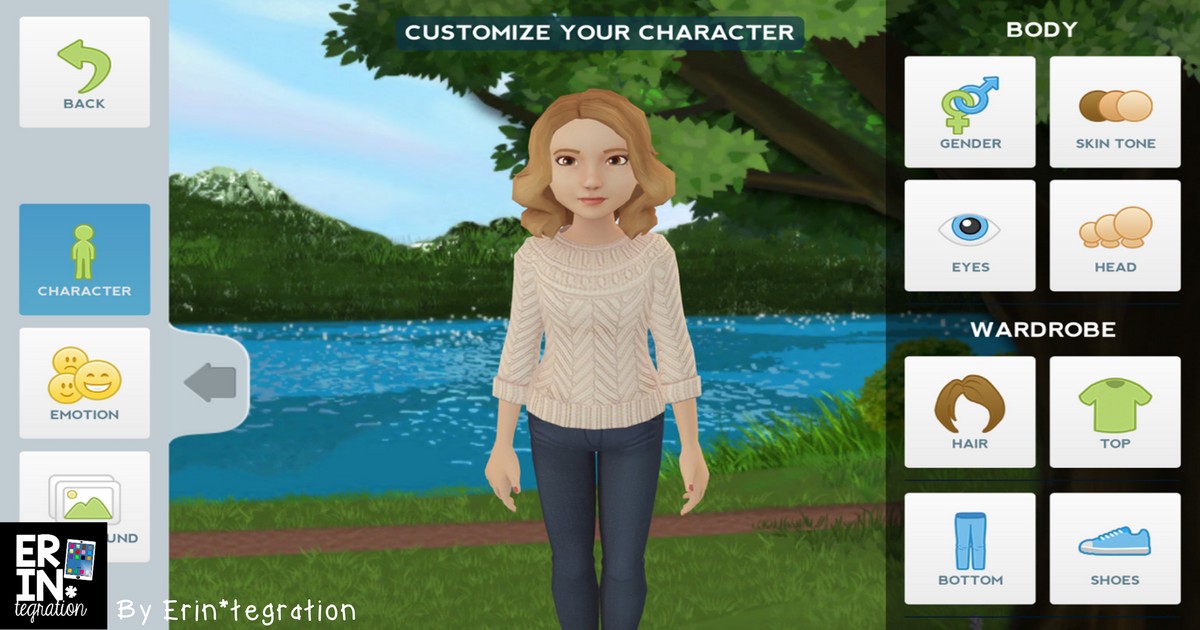Change the character's Eyes
This screenshot has height=630, width=1200.
(969, 236)
